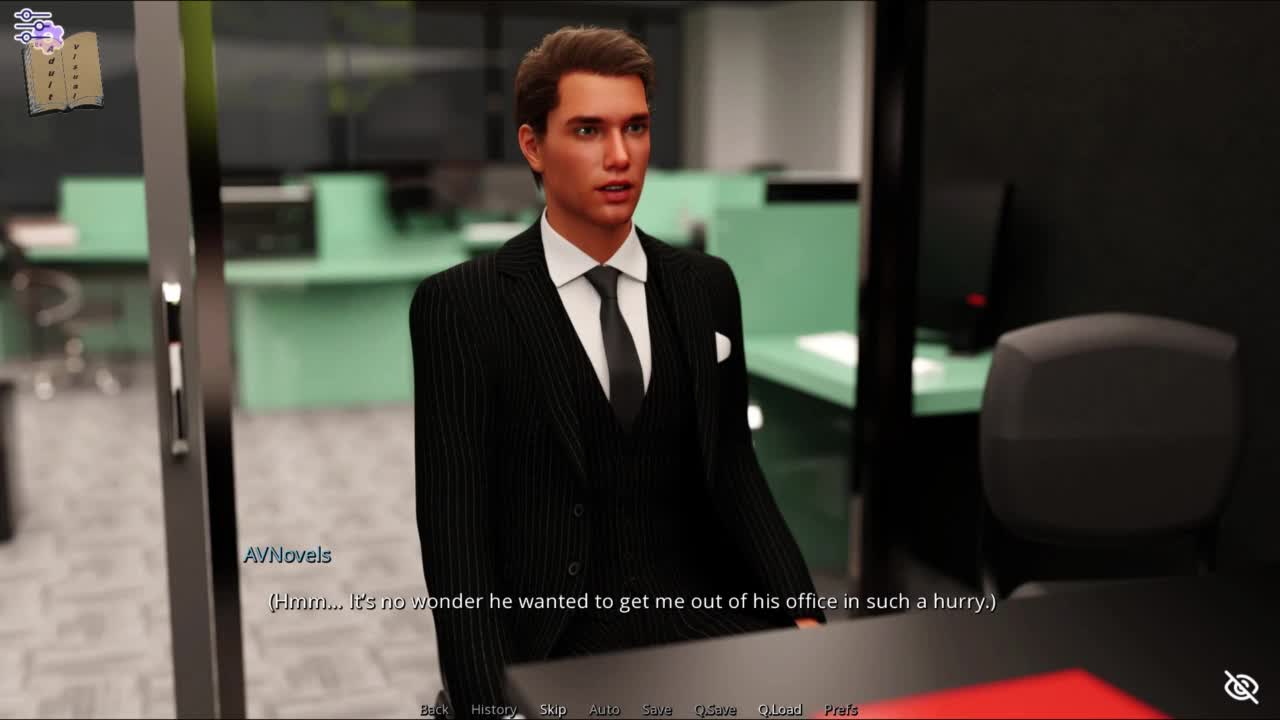
Task: Open the sliders settings icon
Action: pos(30,24)
